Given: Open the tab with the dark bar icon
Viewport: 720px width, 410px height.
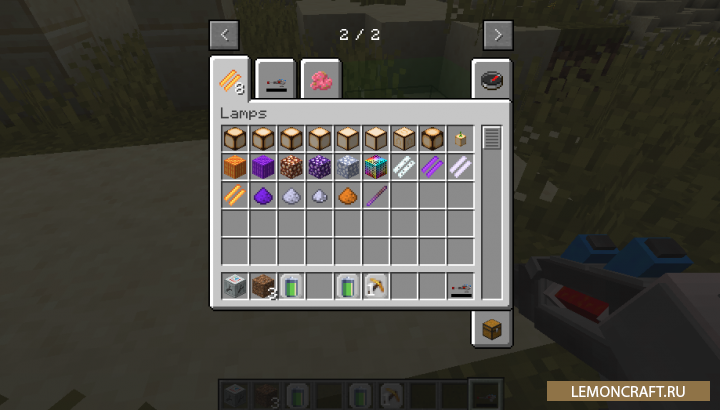Looking at the screenshot, I should (274, 80).
